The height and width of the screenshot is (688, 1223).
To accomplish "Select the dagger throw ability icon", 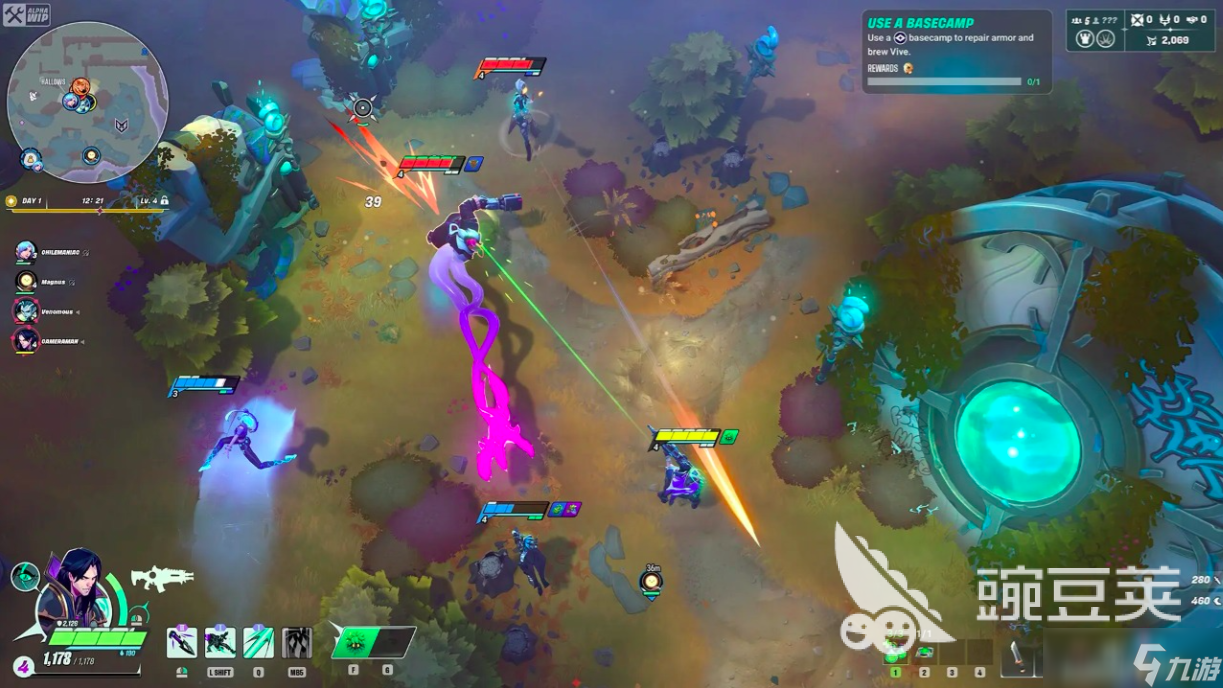I will point(181,642).
